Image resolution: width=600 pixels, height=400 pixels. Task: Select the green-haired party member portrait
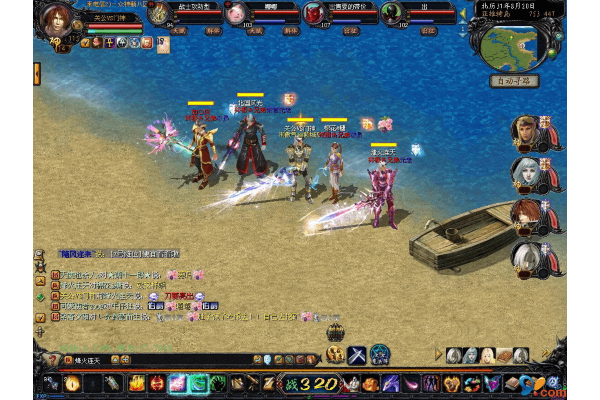point(394,13)
